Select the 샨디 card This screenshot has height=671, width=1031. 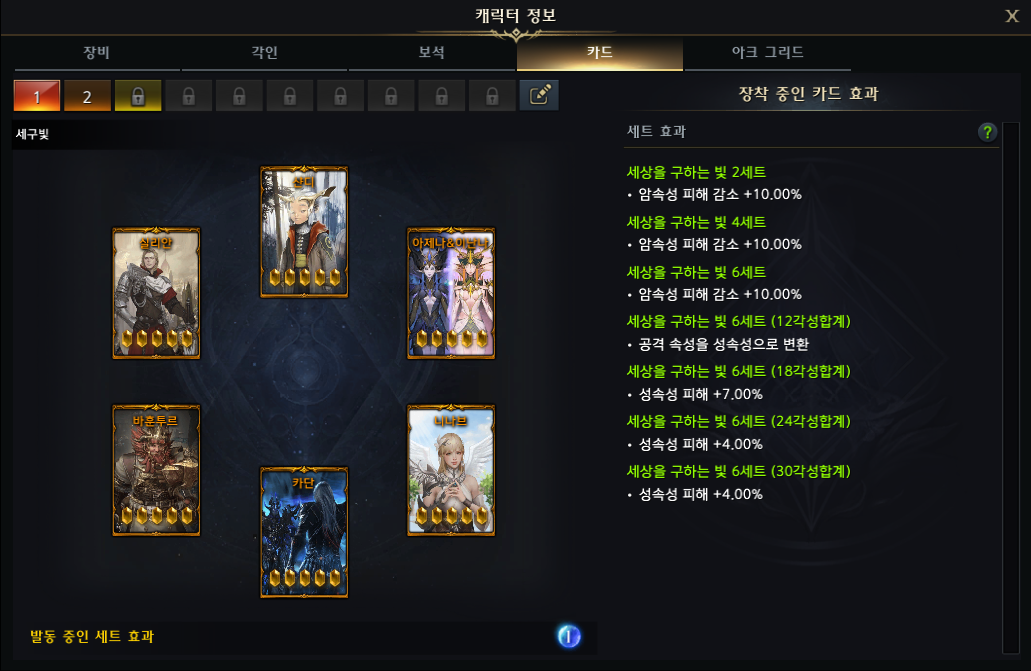(x=304, y=232)
